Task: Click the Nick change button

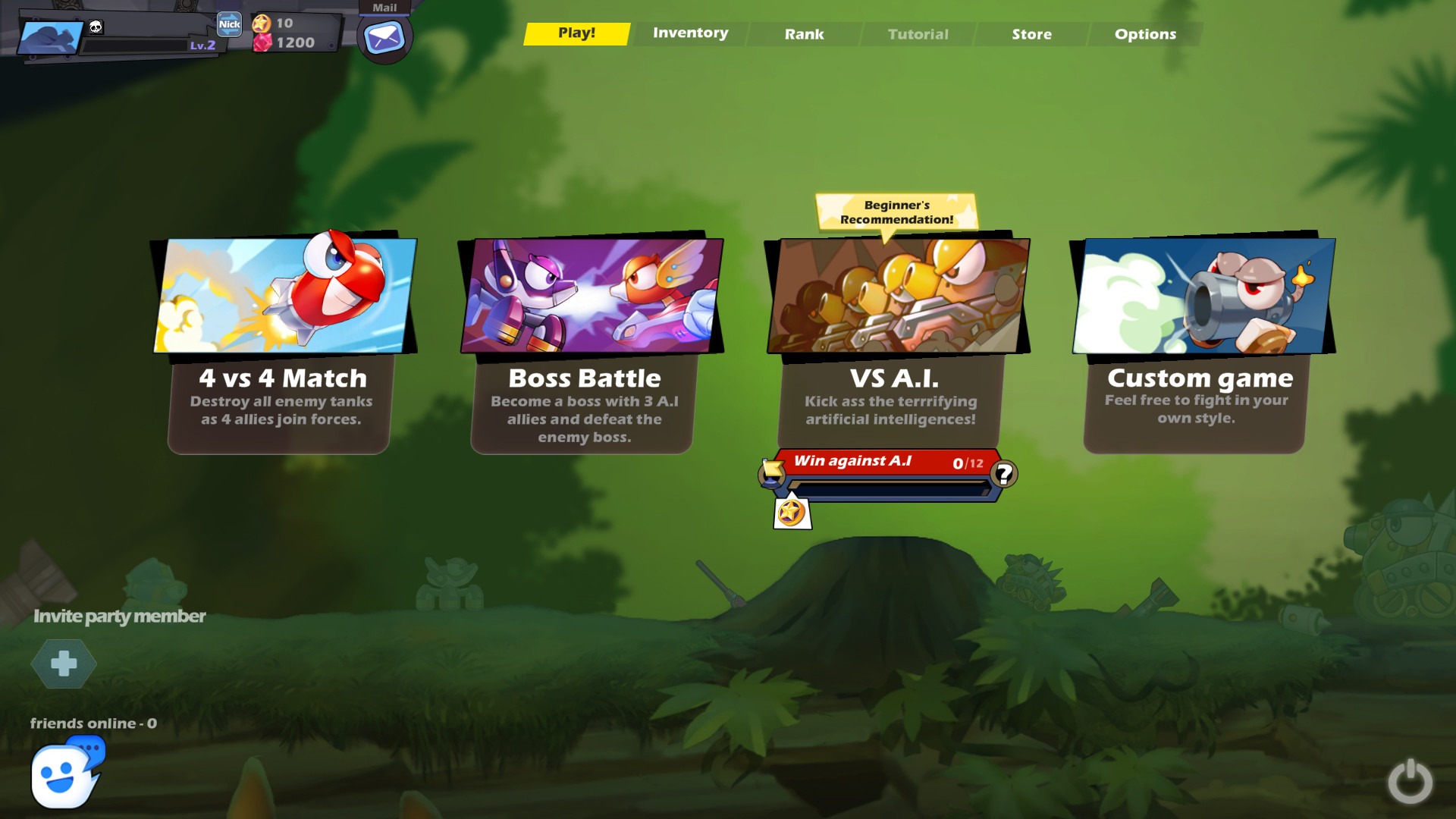Action: point(229,24)
